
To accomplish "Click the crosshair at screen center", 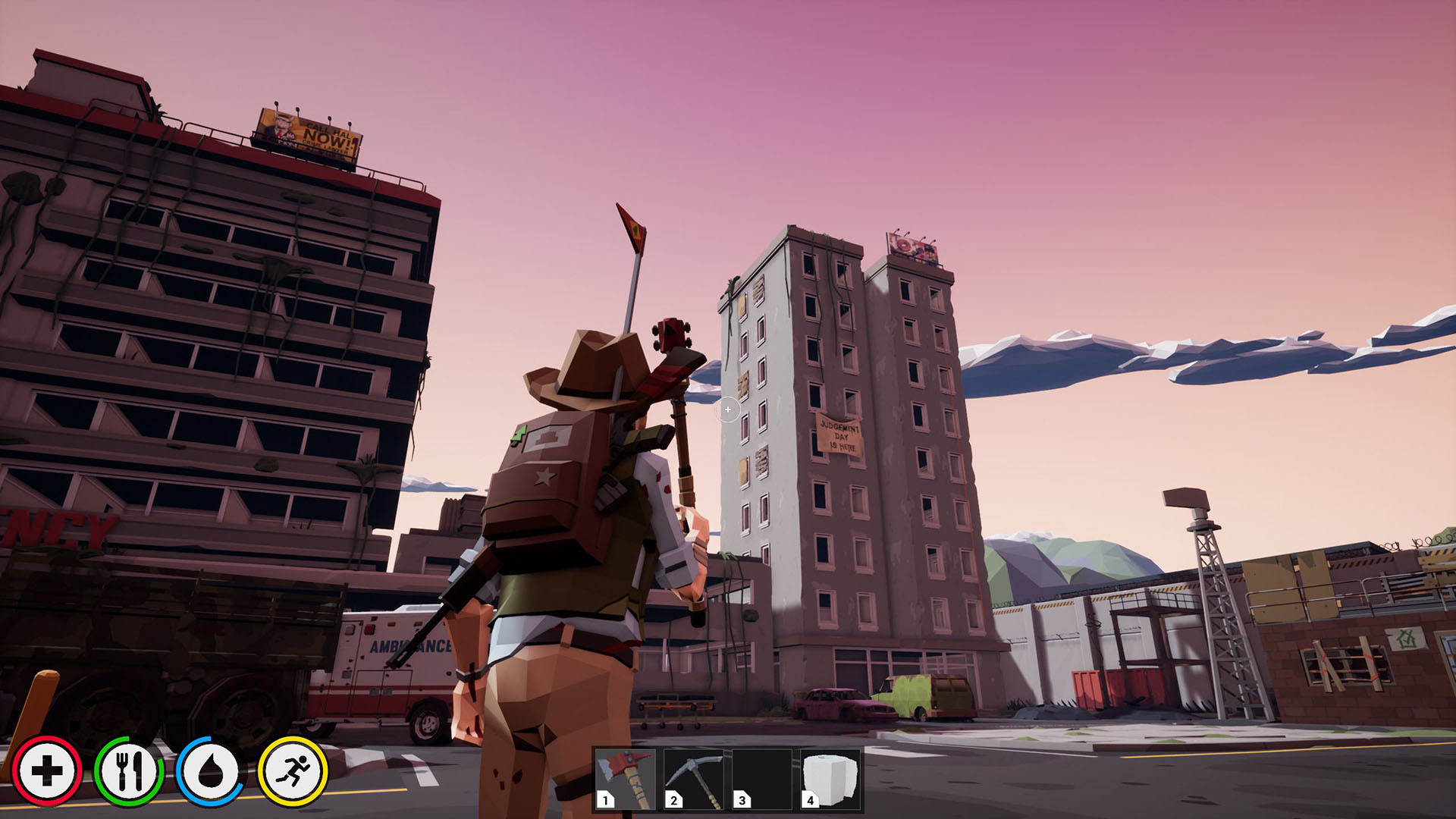I will point(727,409).
